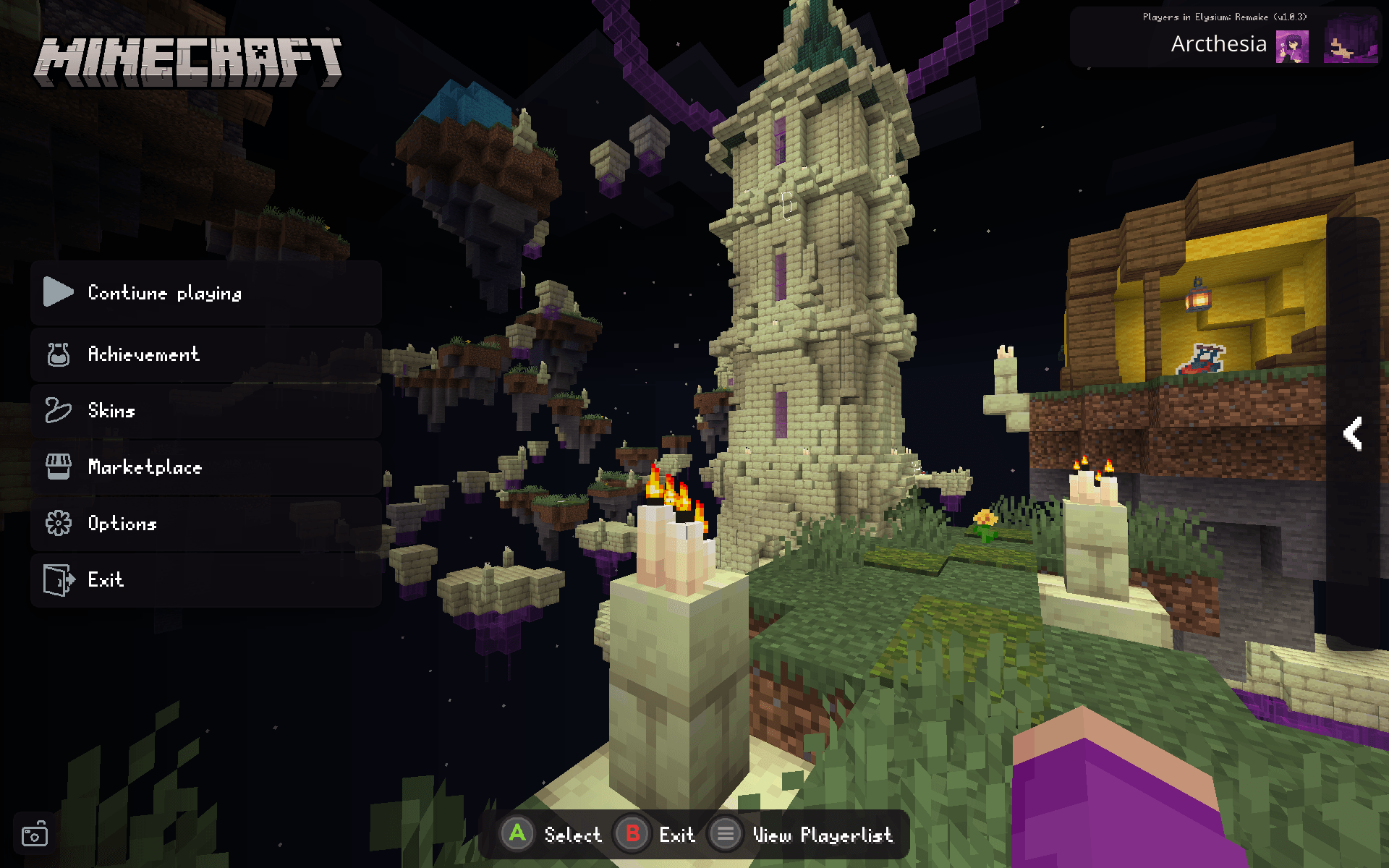Select the coat hanger icon beside Skins
The height and width of the screenshot is (868, 1389).
[x=57, y=410]
